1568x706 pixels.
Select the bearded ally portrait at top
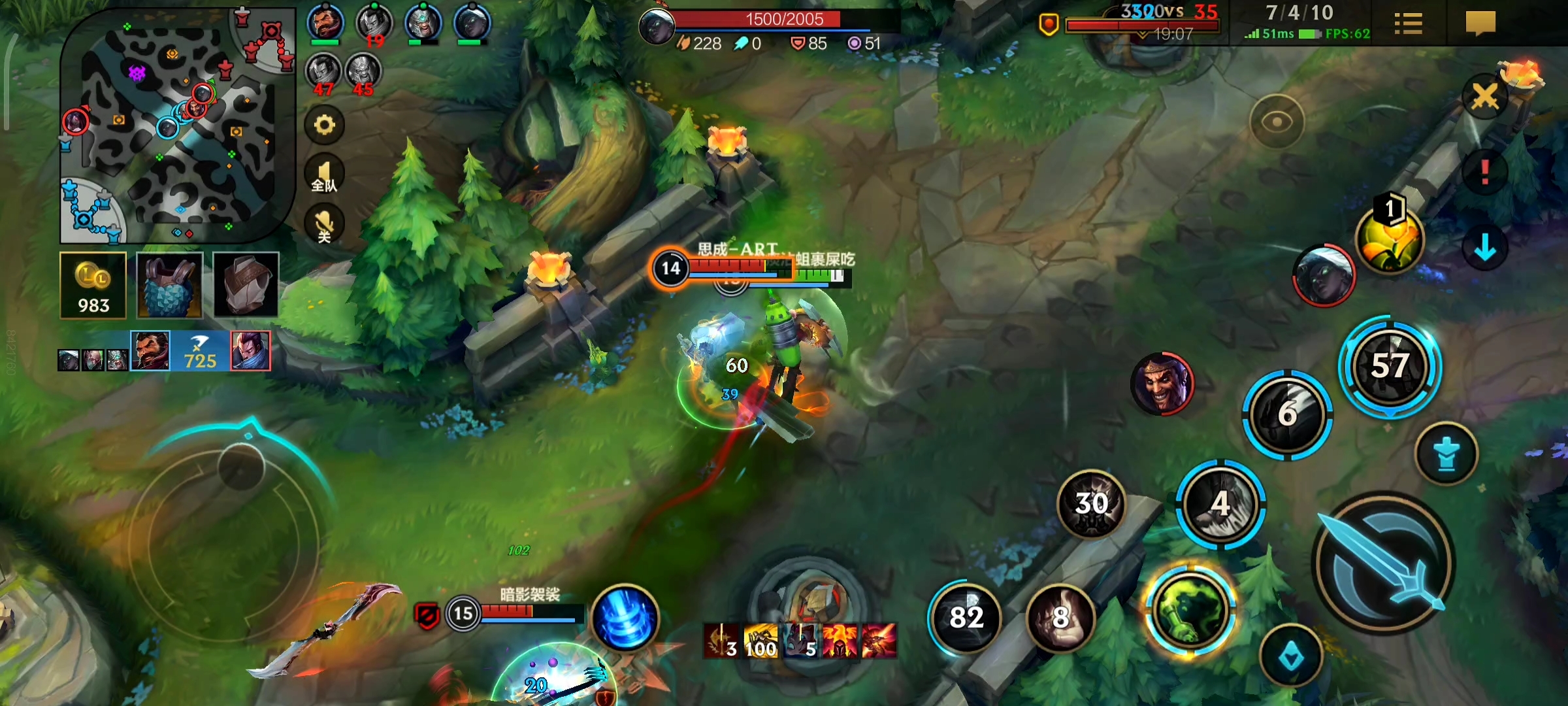(x=325, y=23)
